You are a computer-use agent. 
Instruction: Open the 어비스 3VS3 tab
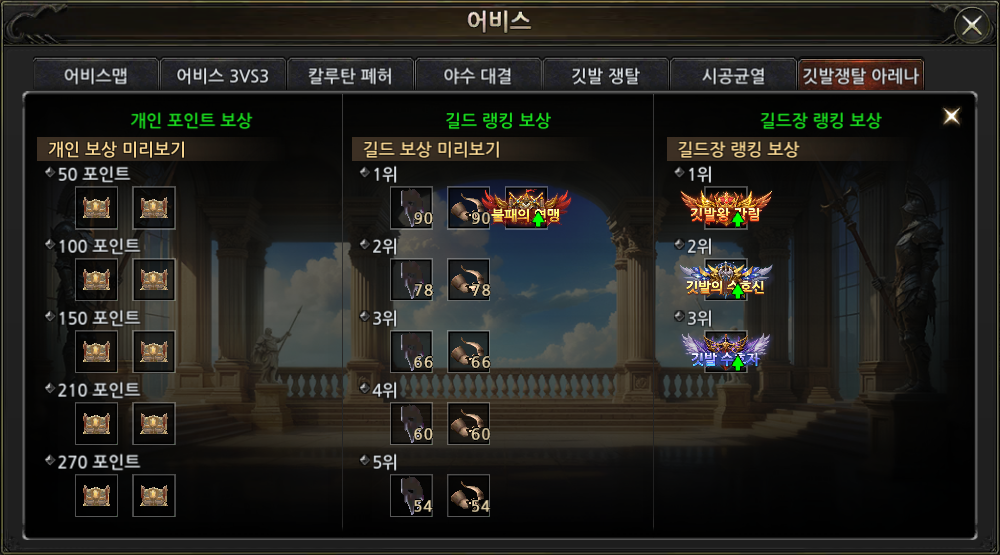222,76
